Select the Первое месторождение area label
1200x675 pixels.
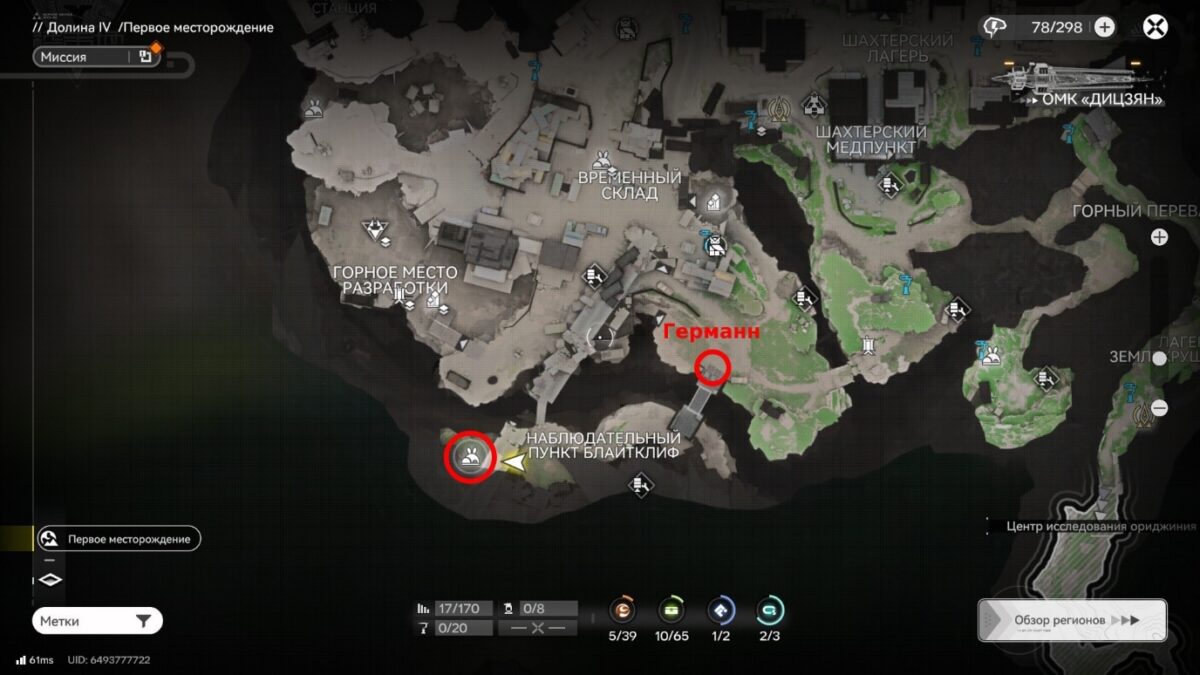[x=118, y=539]
